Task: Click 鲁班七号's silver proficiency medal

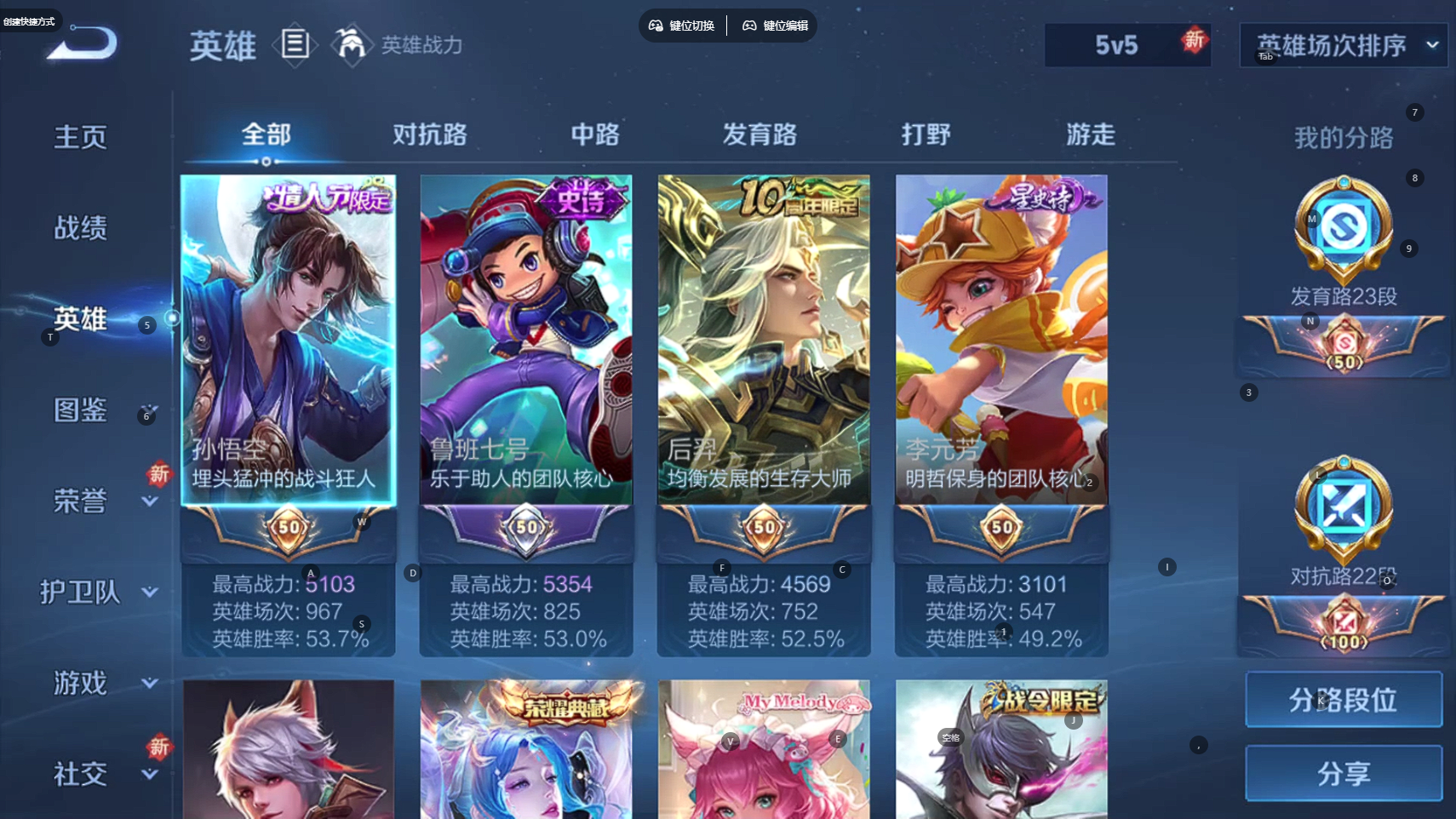Action: point(525,529)
